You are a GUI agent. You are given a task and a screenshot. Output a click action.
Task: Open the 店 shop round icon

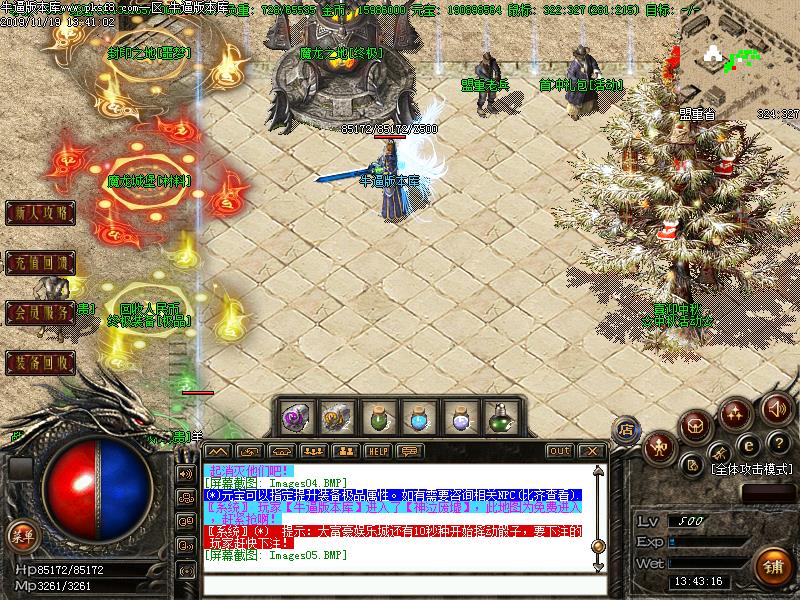[624, 427]
